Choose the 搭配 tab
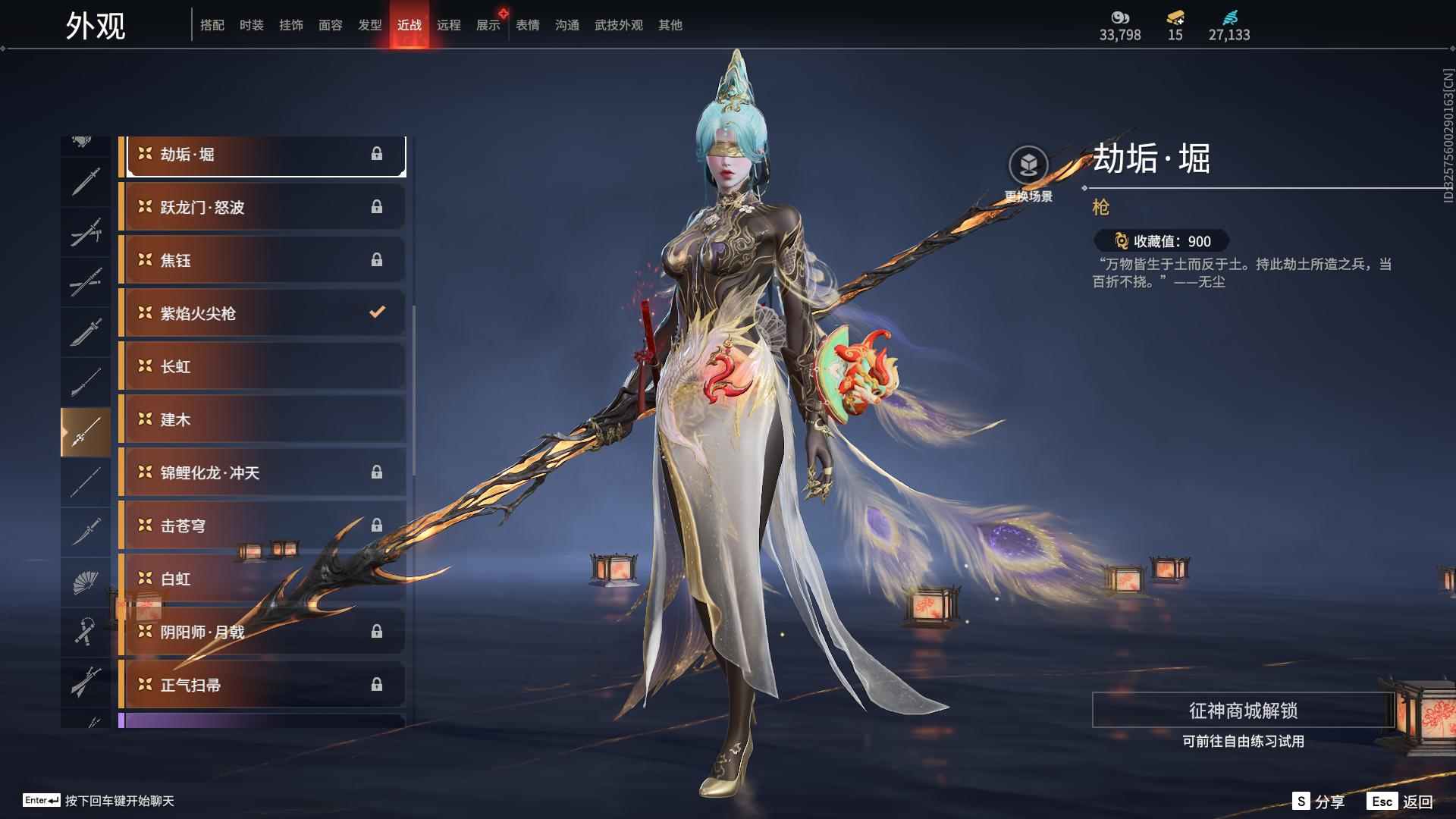1456x819 pixels. 212,25
